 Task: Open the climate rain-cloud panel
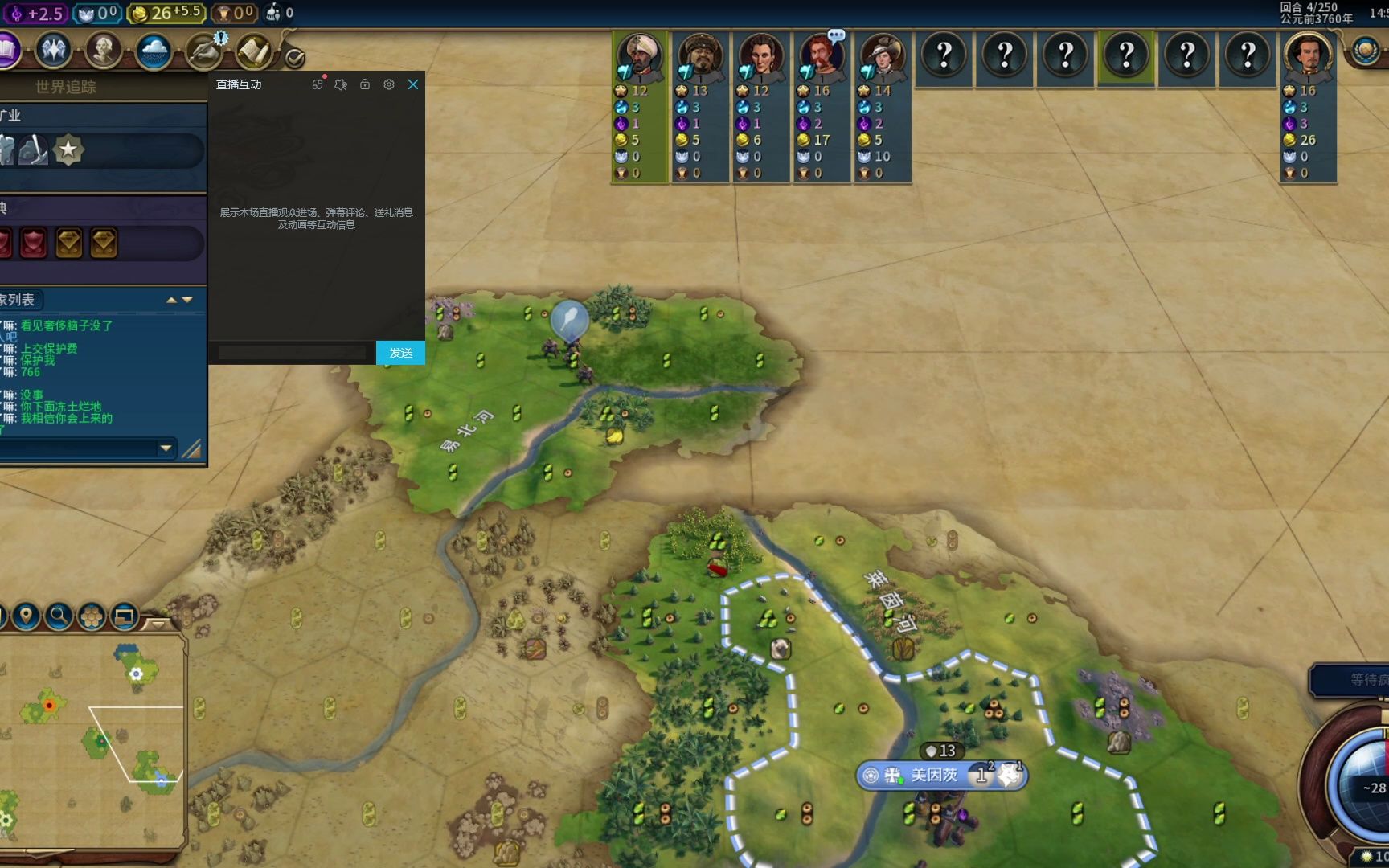pos(153,51)
